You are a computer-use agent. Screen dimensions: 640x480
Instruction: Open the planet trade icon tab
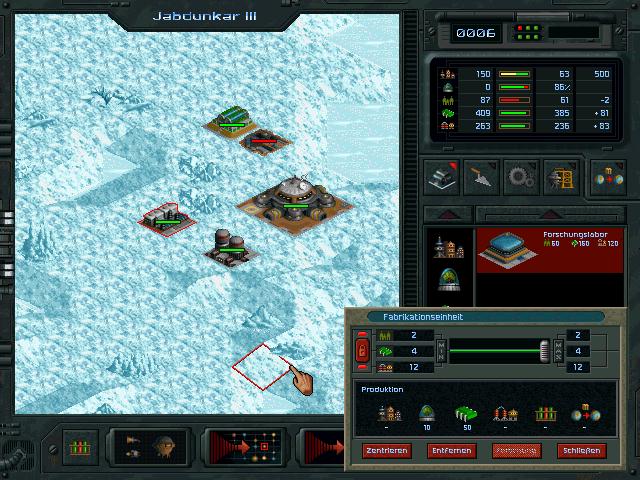point(607,176)
